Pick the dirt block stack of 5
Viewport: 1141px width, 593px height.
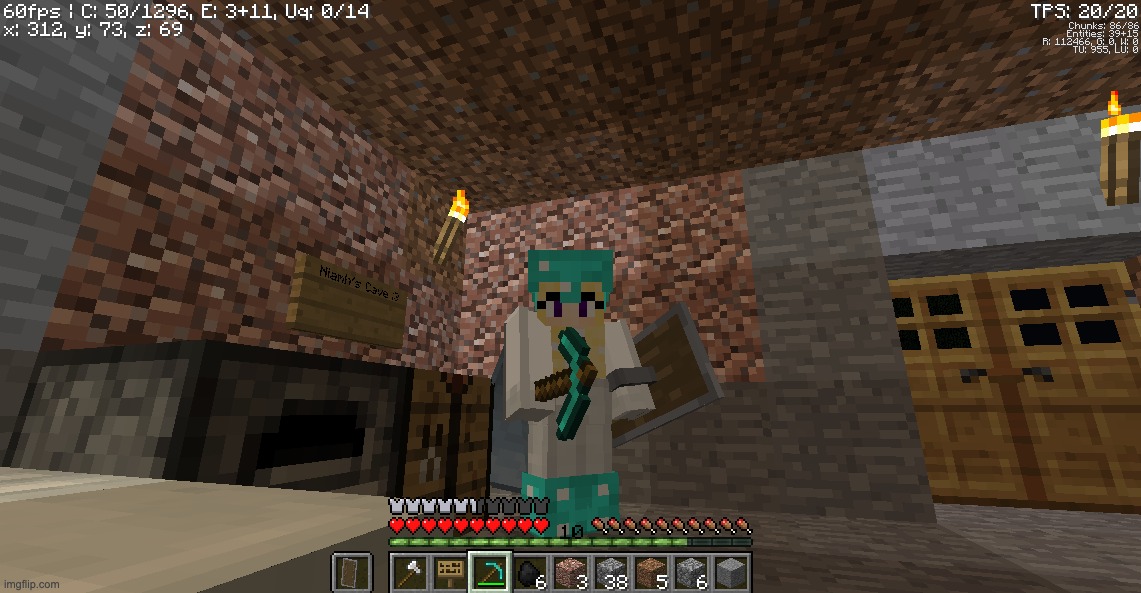click(650, 573)
